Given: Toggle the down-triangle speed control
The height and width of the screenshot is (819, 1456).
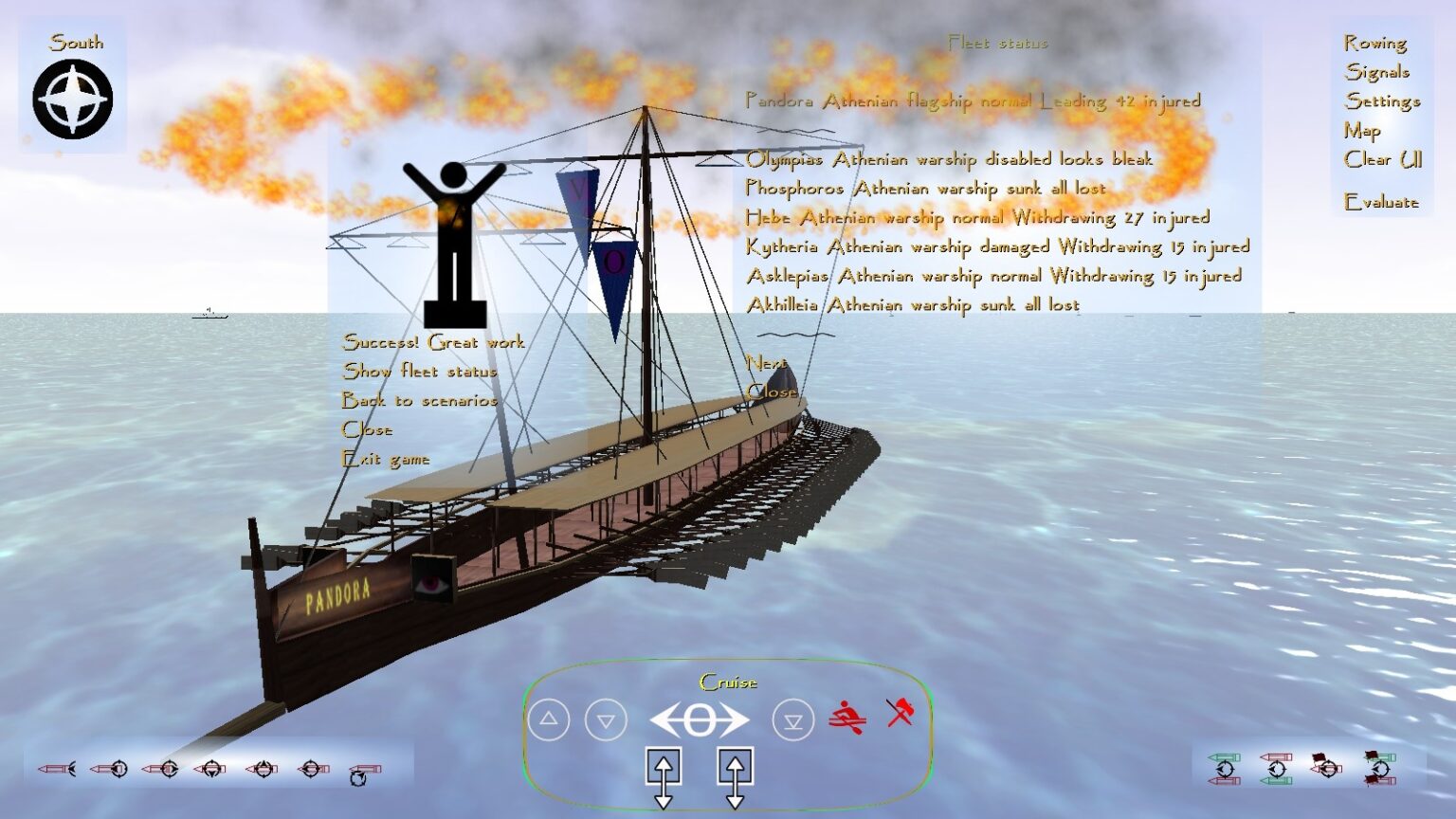Looking at the screenshot, I should (x=604, y=719).
